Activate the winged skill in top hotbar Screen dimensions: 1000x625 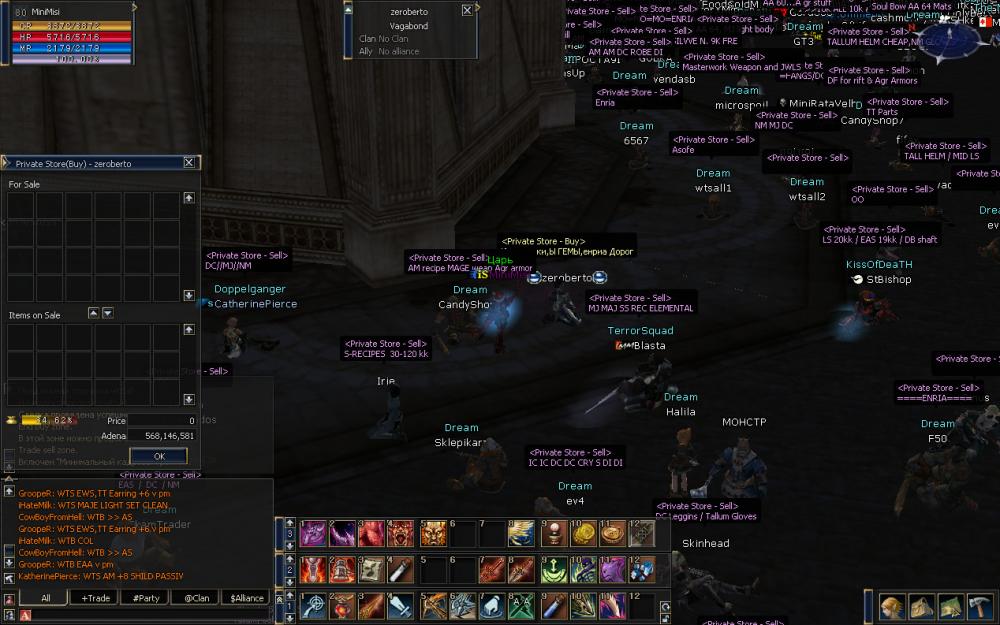coord(521,535)
